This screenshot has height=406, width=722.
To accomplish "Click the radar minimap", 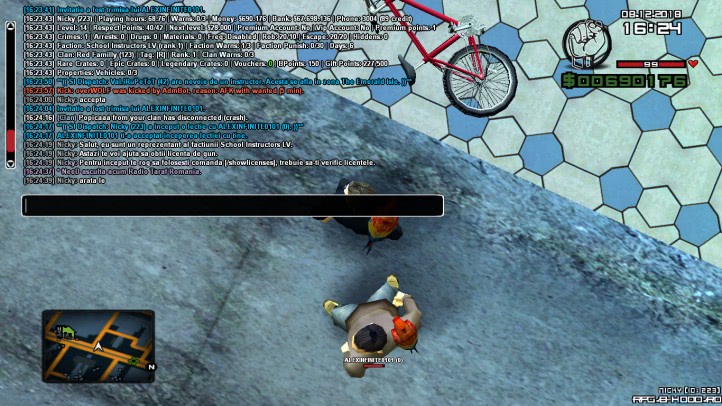I will [x=98, y=346].
